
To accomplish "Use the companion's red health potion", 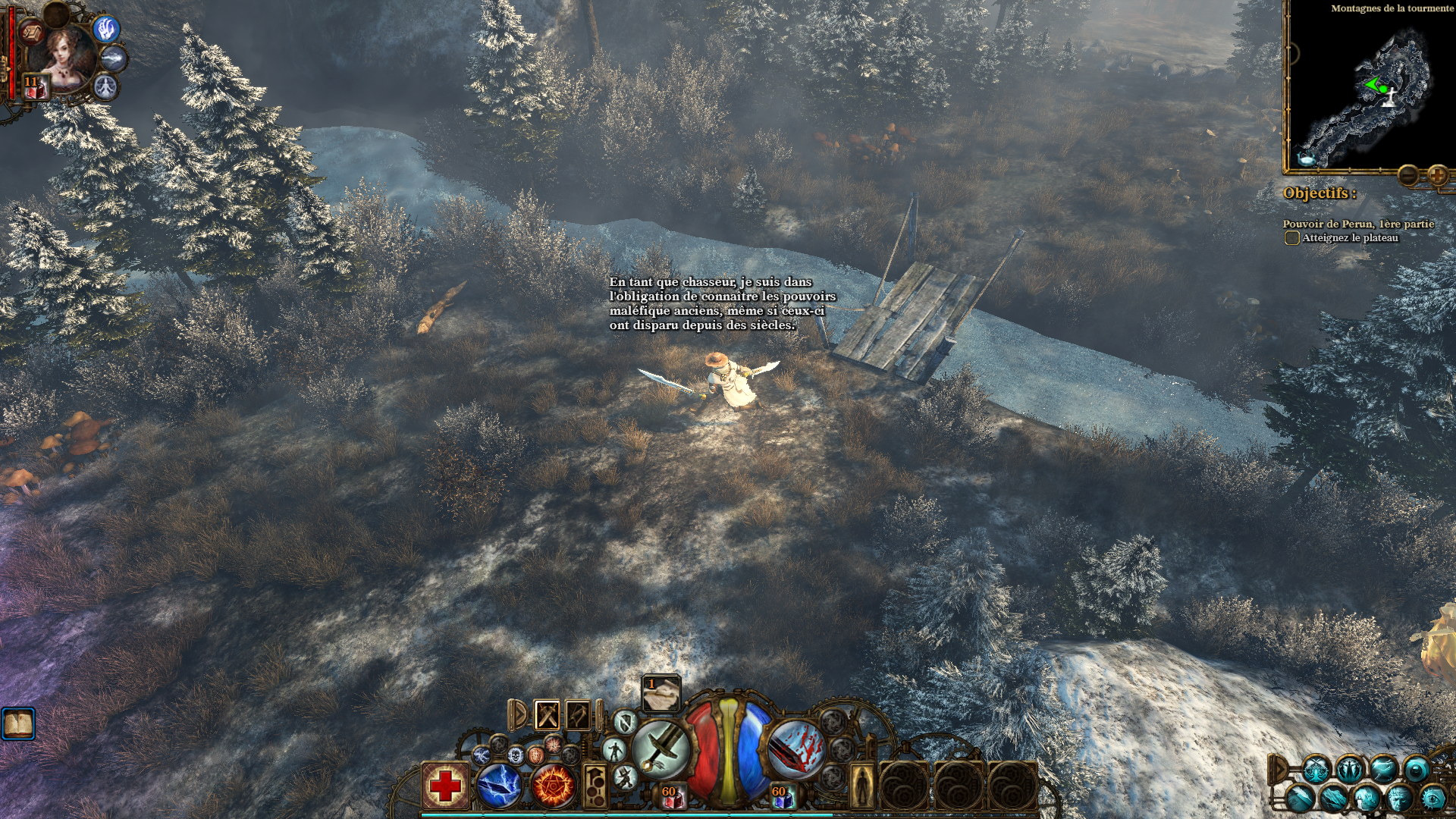I will click(35, 88).
